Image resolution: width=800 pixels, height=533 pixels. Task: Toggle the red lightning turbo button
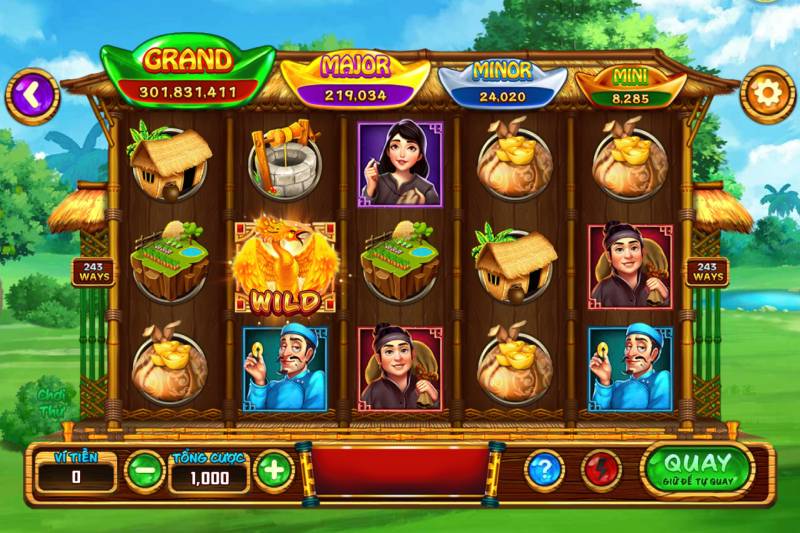tap(601, 468)
